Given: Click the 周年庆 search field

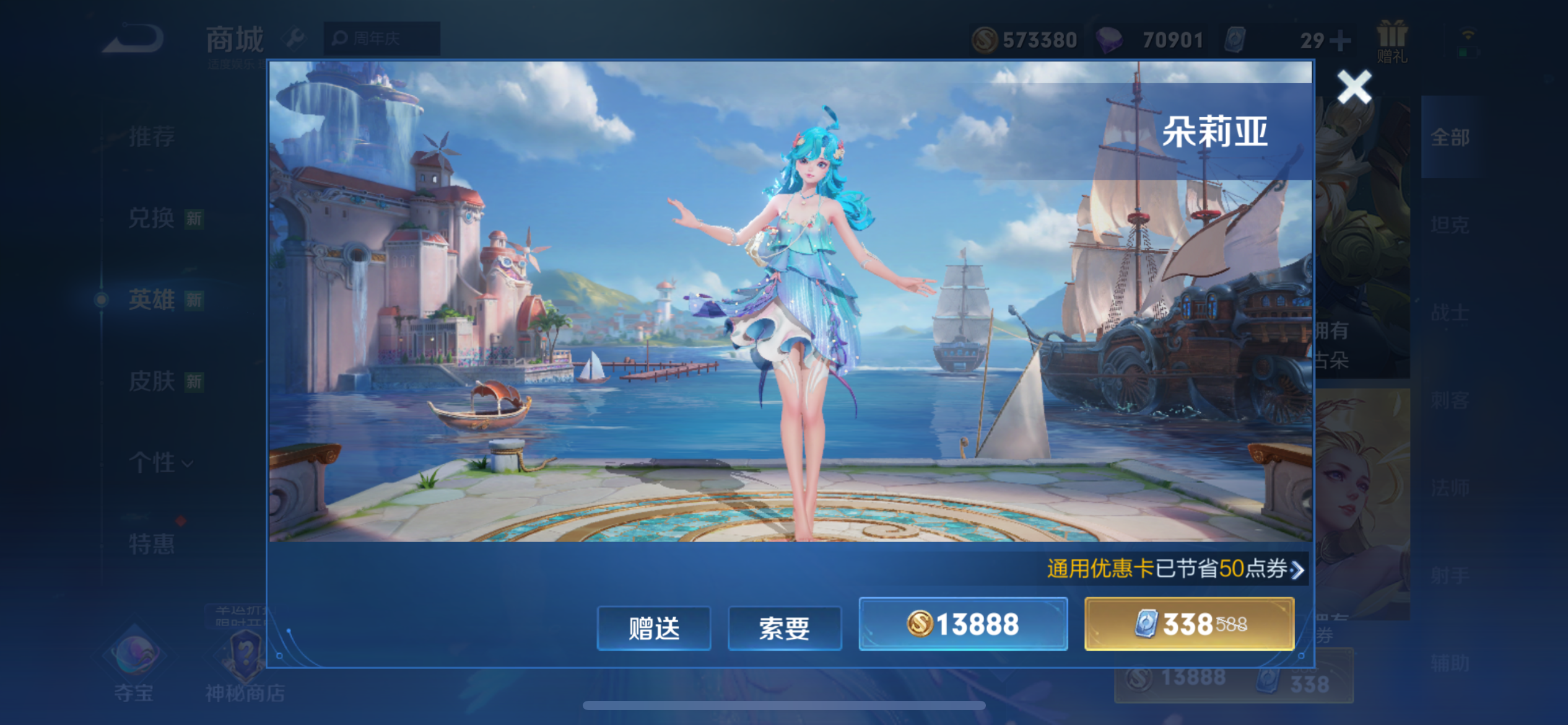Looking at the screenshot, I should click(x=381, y=39).
